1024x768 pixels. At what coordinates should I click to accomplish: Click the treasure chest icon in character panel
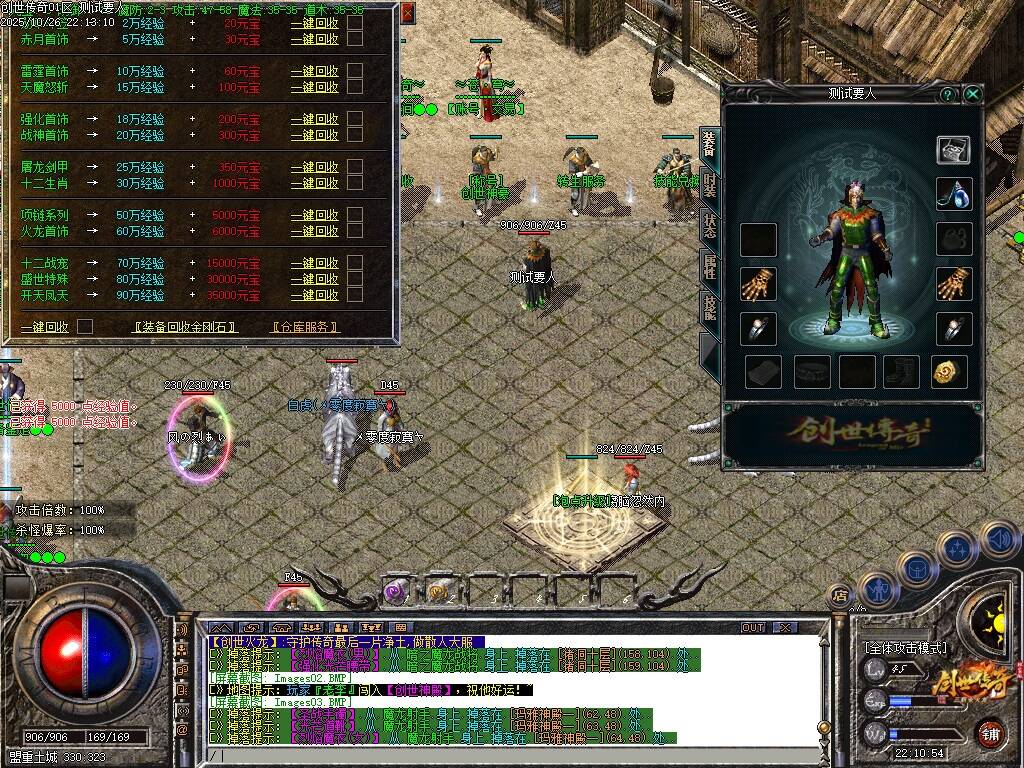(x=953, y=150)
